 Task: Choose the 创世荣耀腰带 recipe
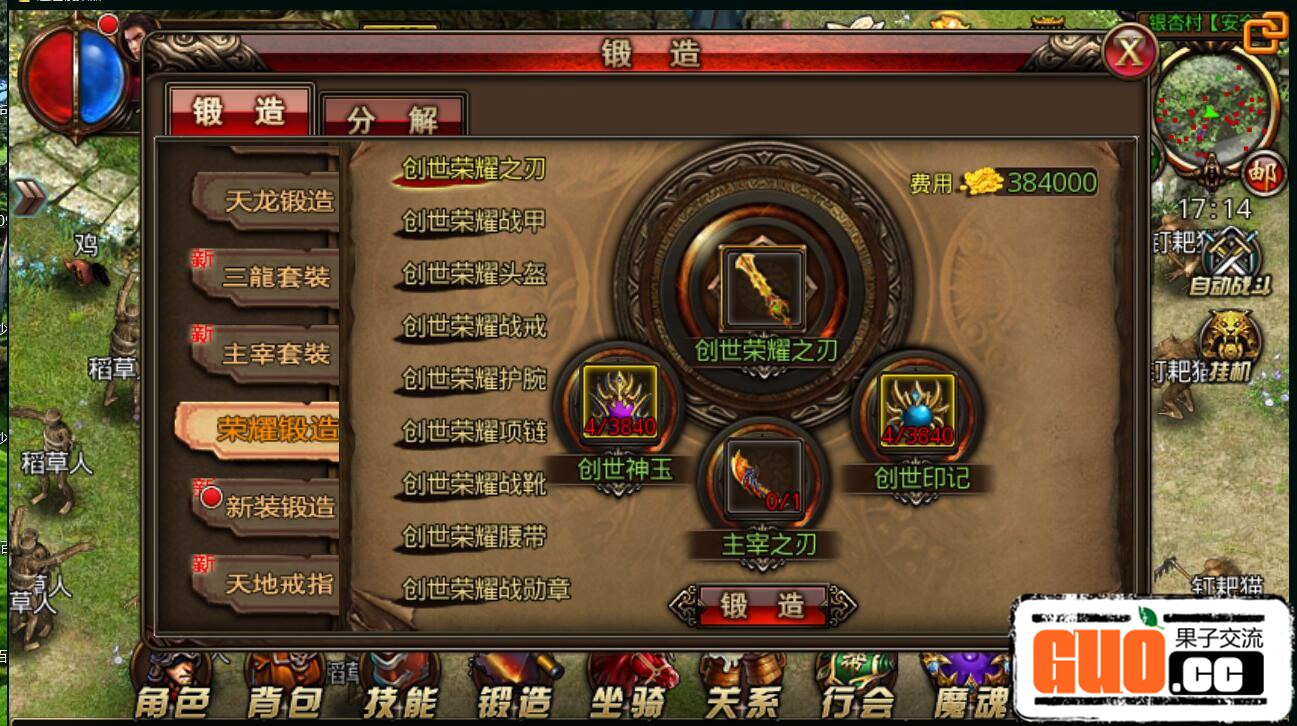[x=474, y=537]
